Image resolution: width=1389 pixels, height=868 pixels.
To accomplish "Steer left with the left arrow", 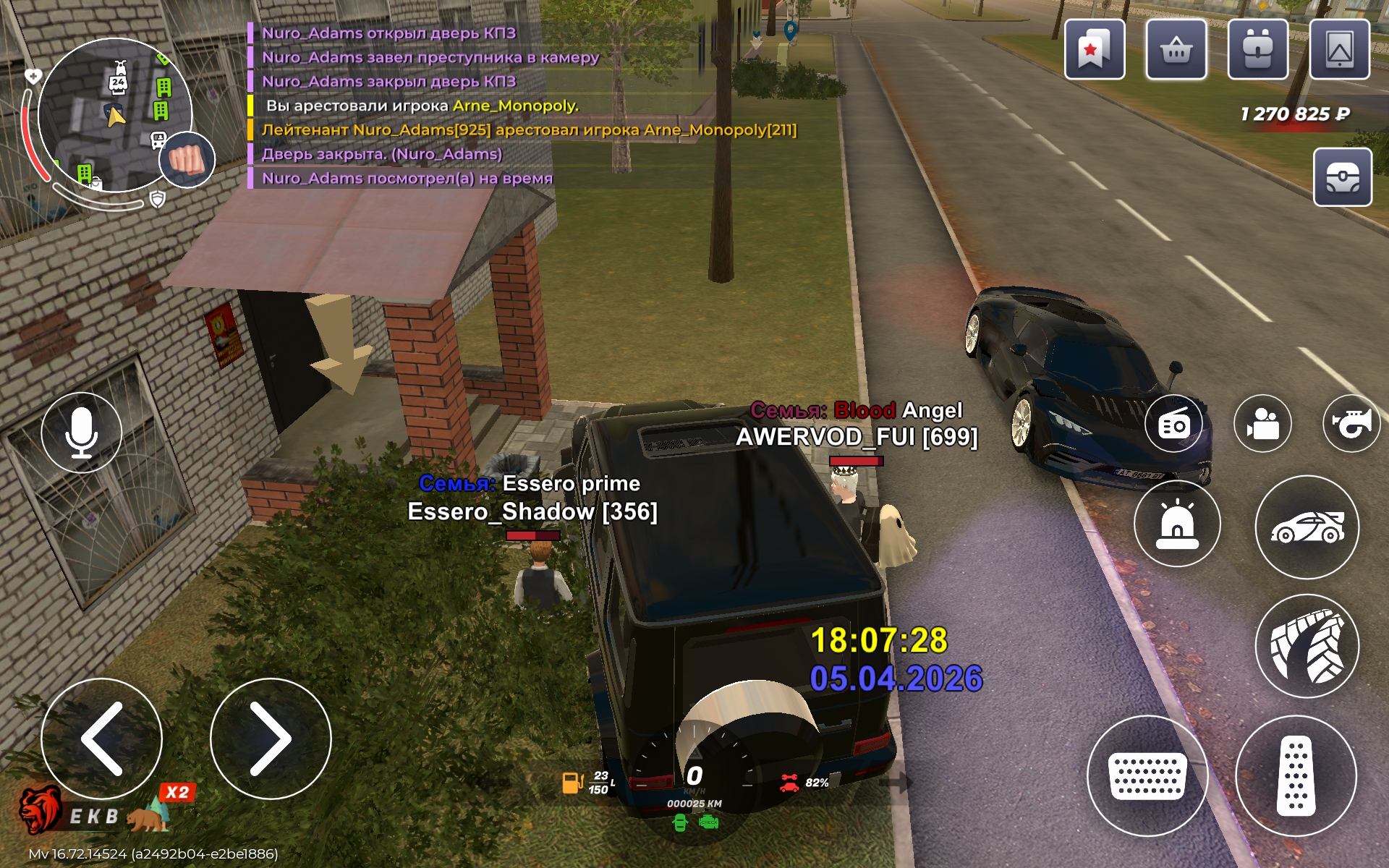I will tap(102, 739).
